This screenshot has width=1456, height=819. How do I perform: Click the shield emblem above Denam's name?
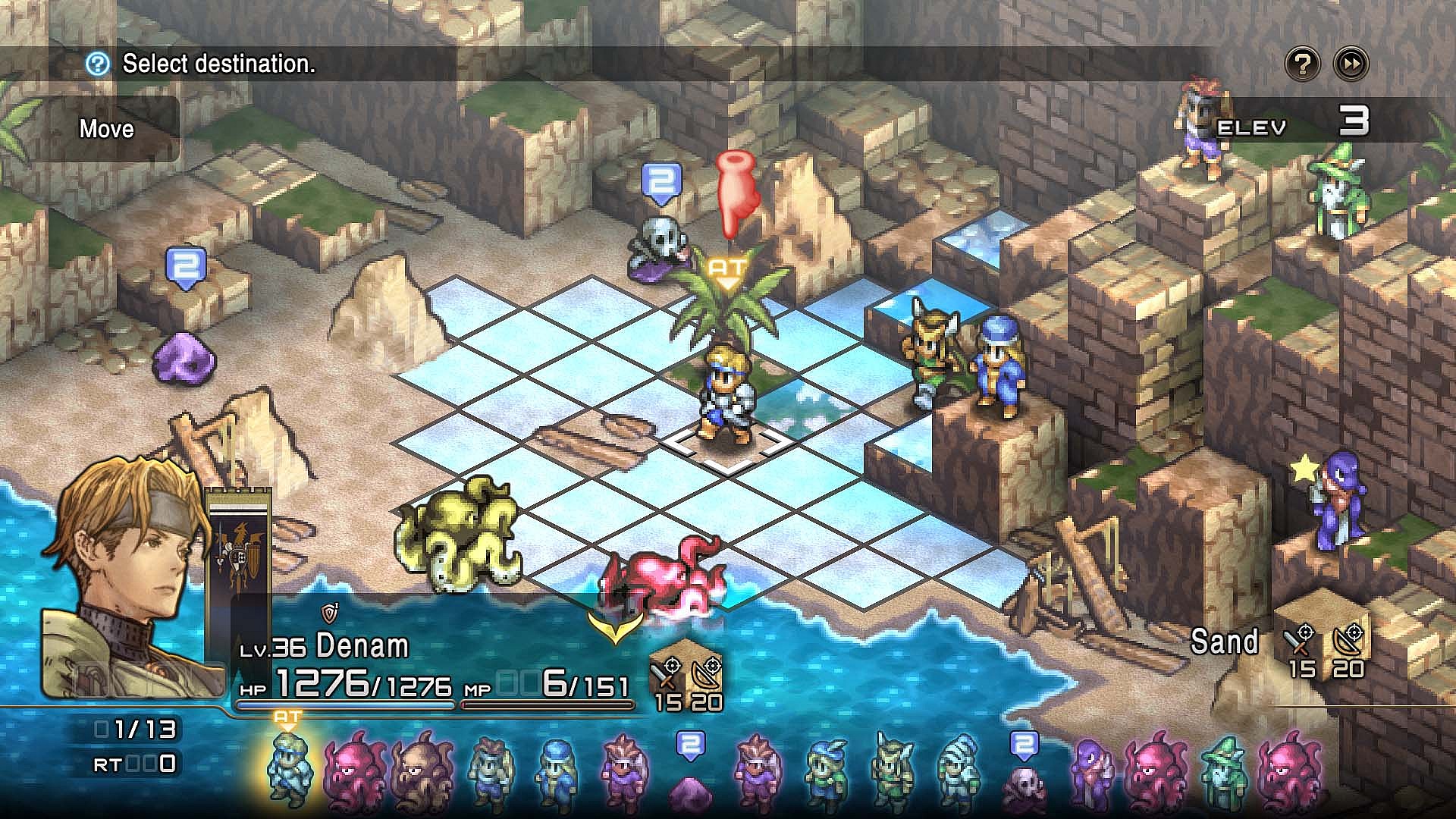point(329,614)
